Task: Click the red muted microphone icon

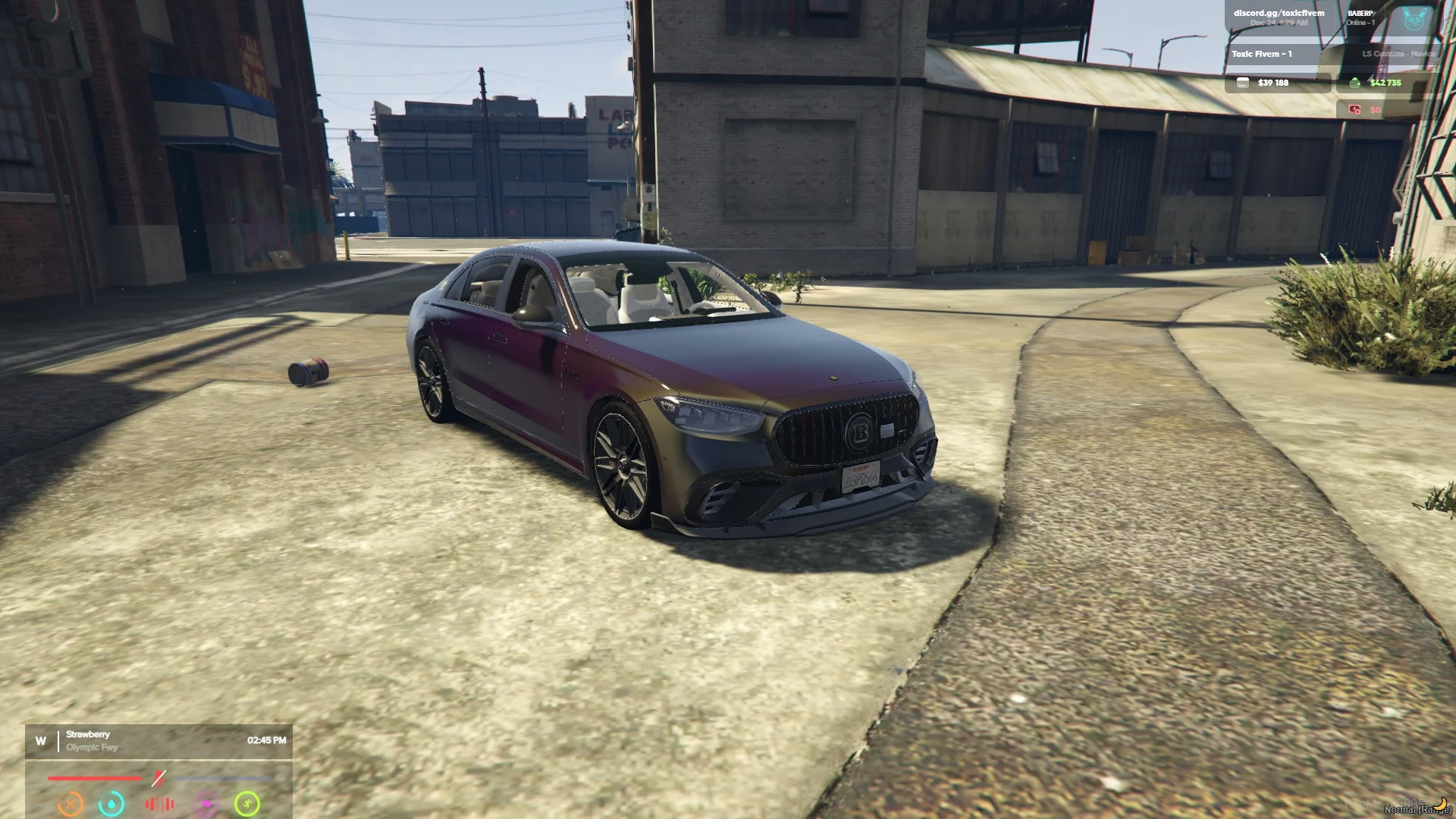Action: (x=158, y=778)
